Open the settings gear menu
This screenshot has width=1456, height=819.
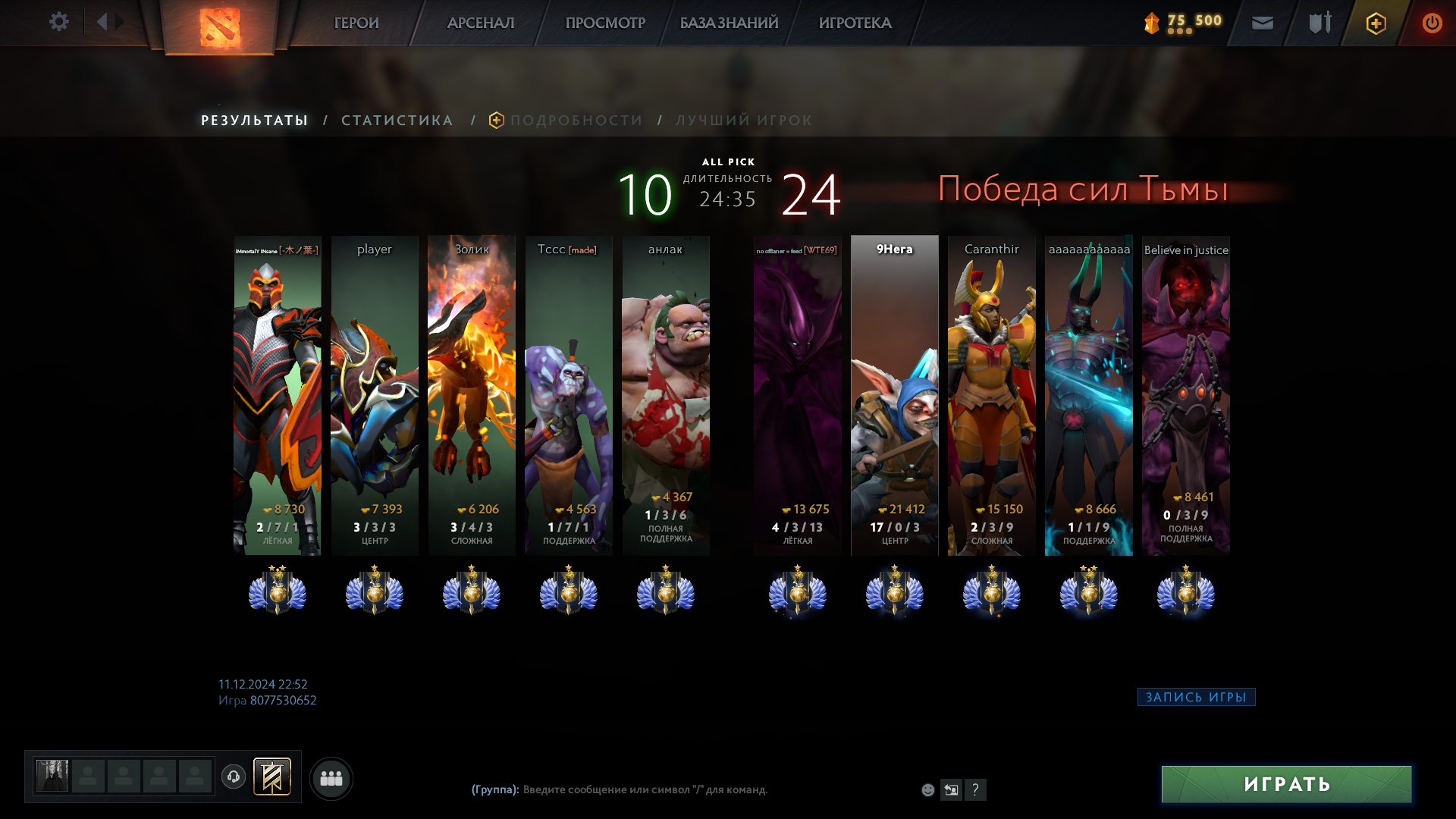(x=59, y=22)
